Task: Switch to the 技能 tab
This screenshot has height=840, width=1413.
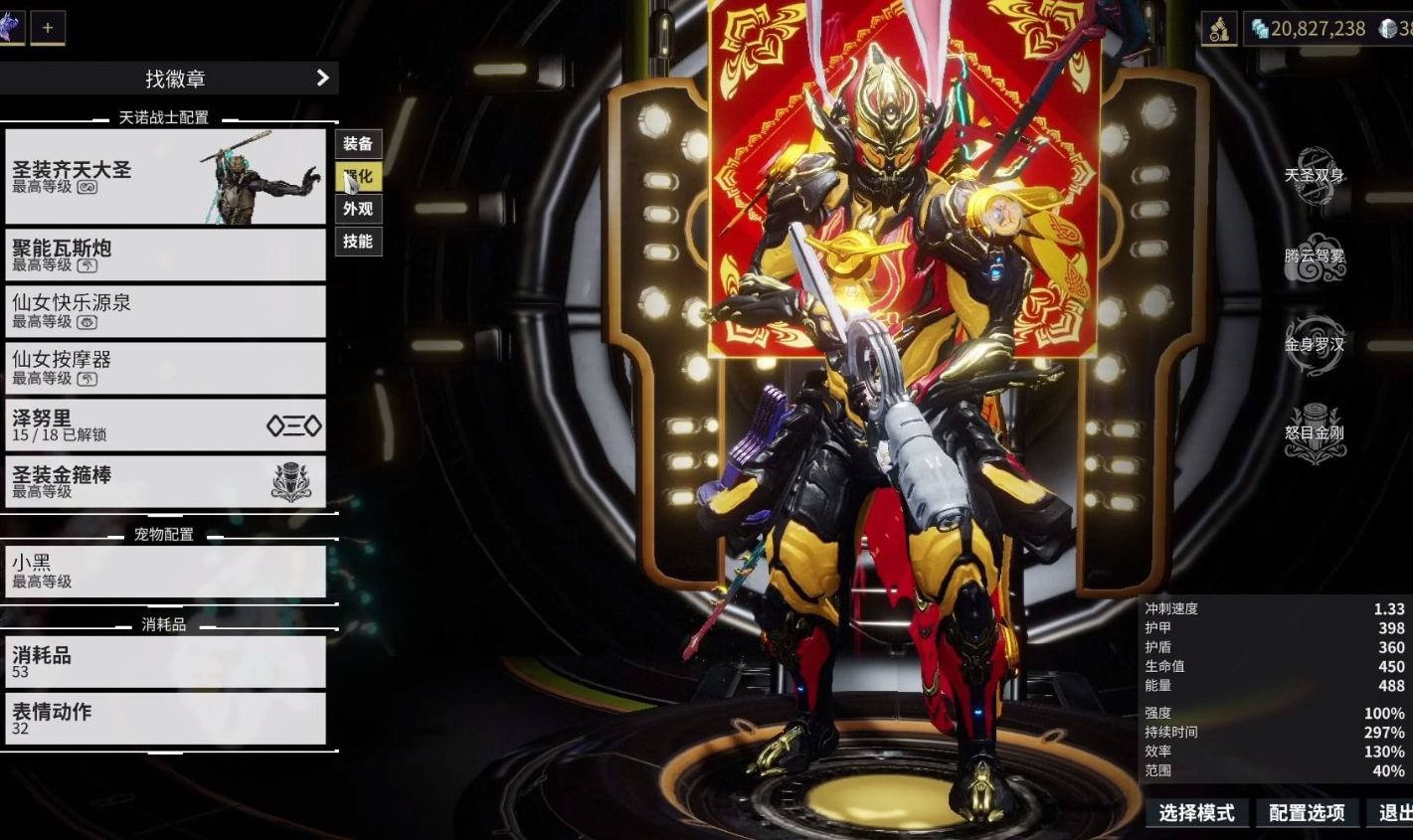Action: tap(358, 242)
